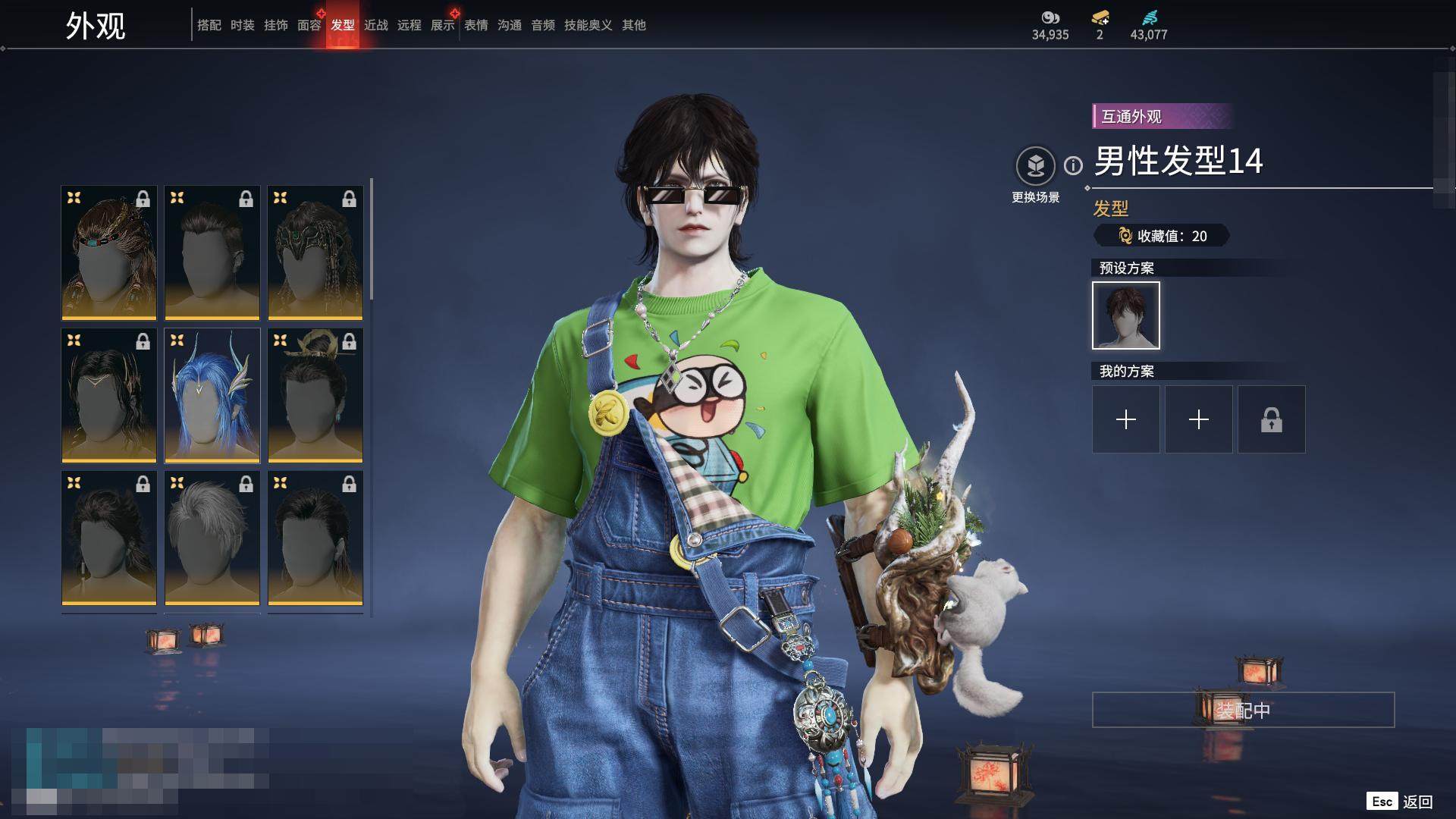Select the silver swept-back hairstyle thumbnail
The width and height of the screenshot is (1456, 819).
pyautogui.click(x=212, y=538)
